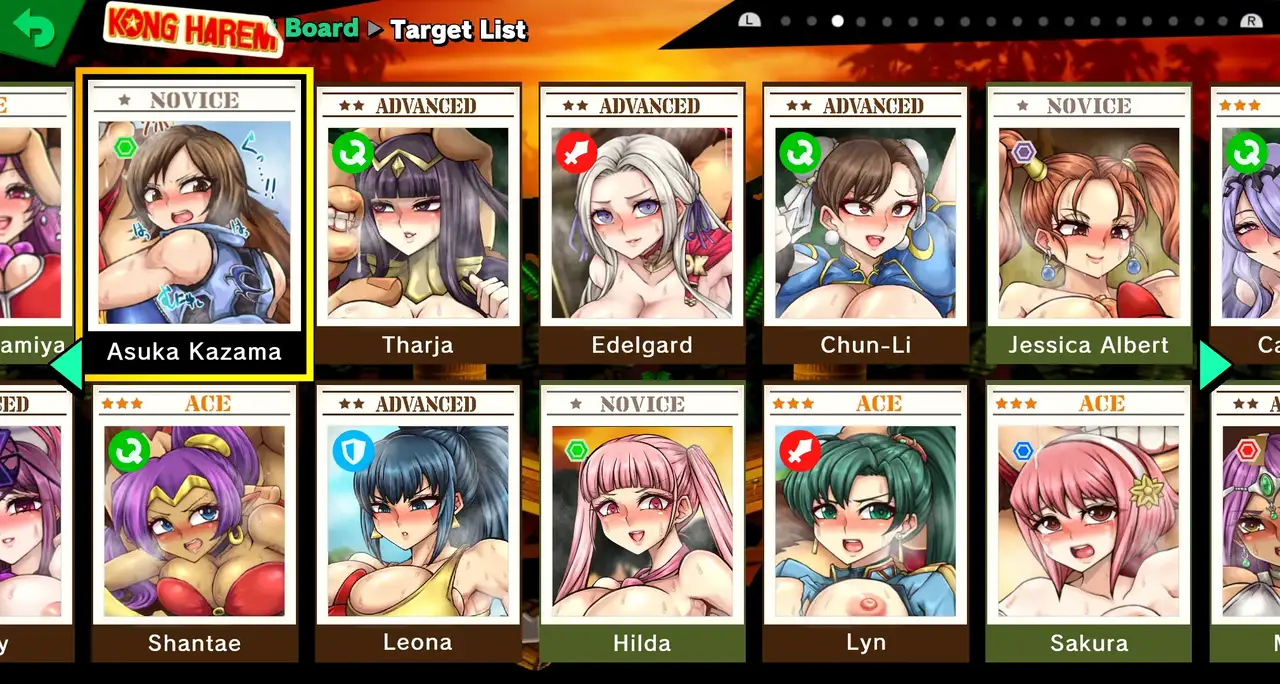Select the Leona target card

point(418,522)
